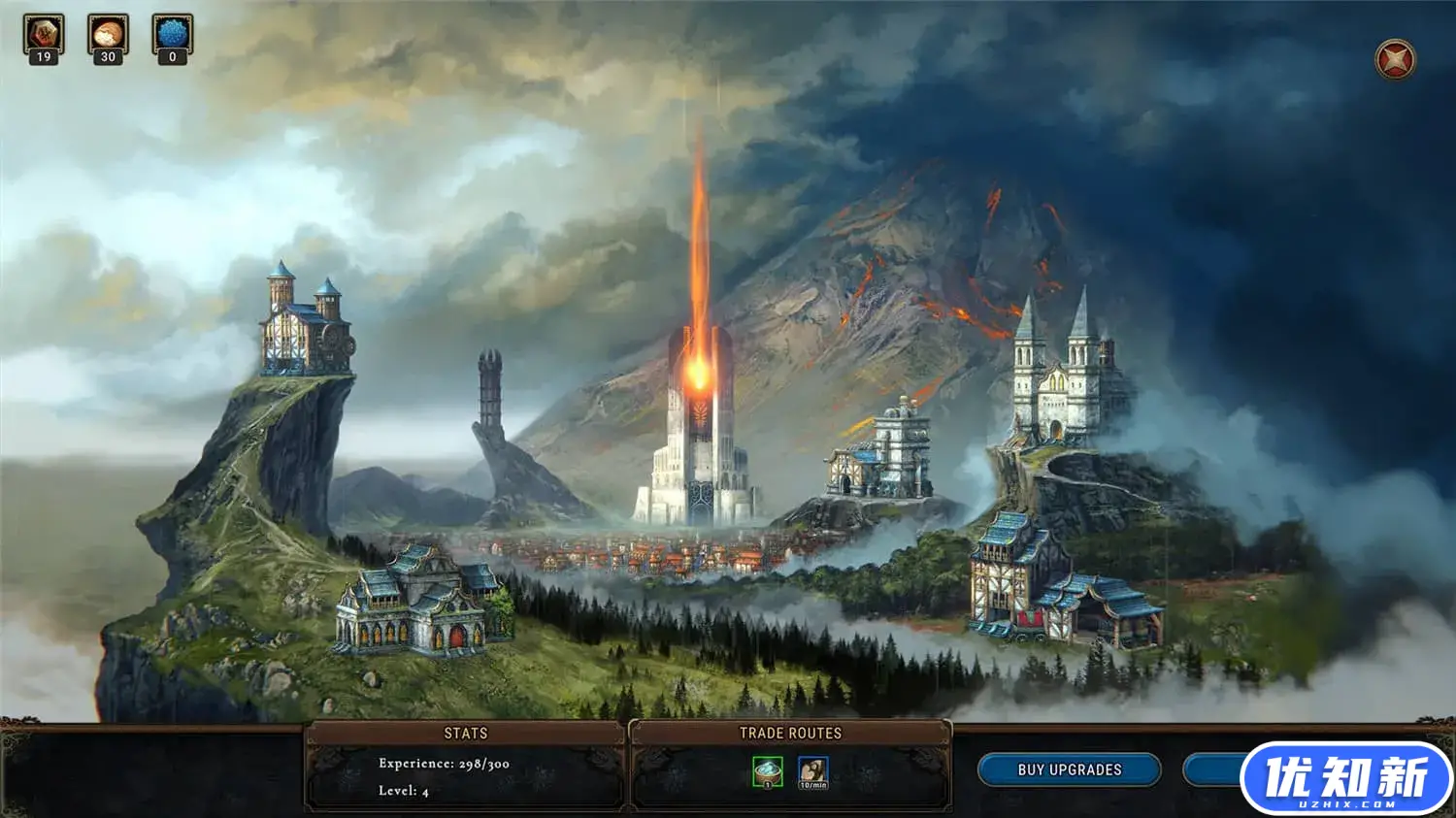
Task: Click the blue crystal cluster resource icon
Action: [173, 36]
